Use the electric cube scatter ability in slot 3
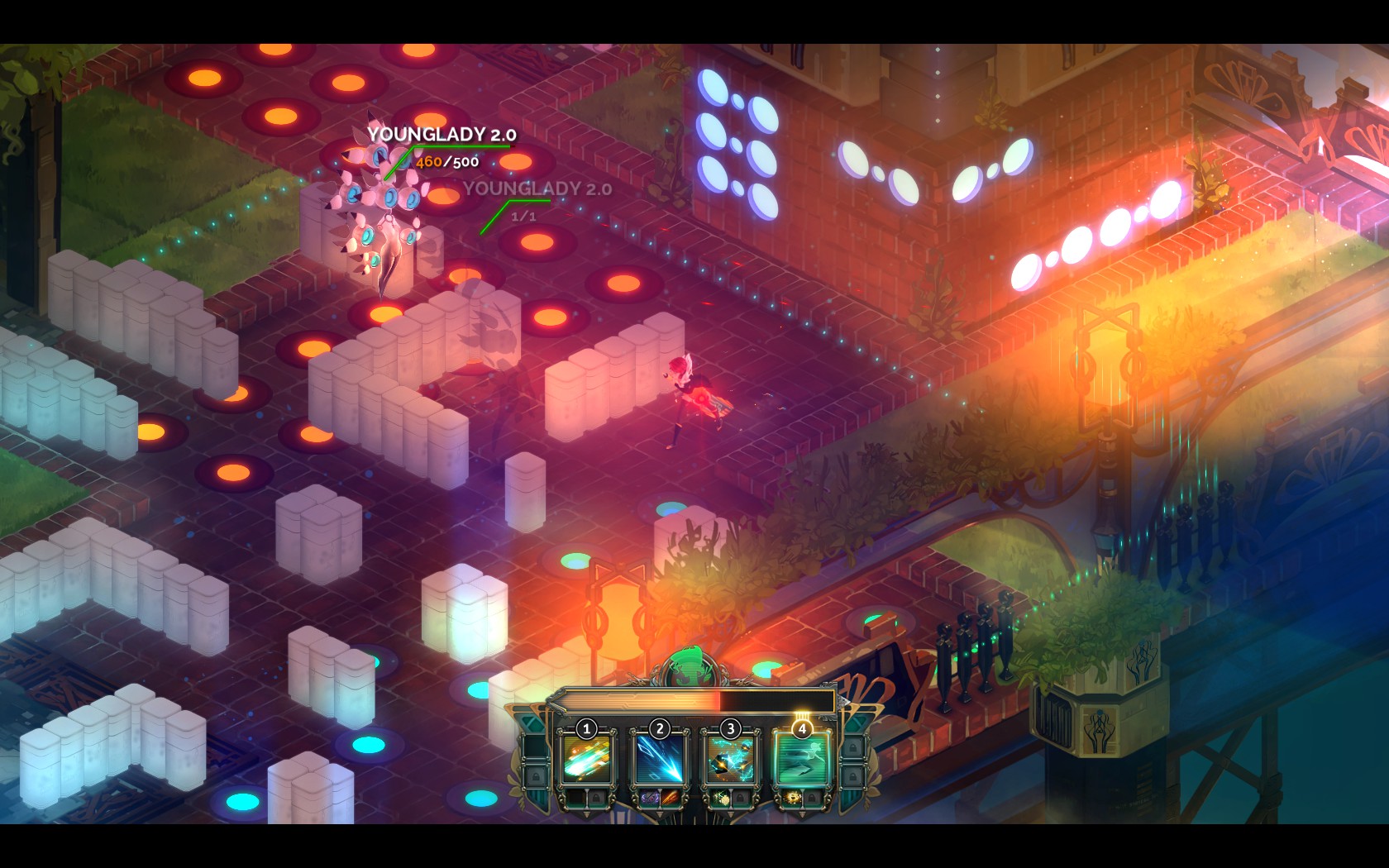 [x=730, y=760]
